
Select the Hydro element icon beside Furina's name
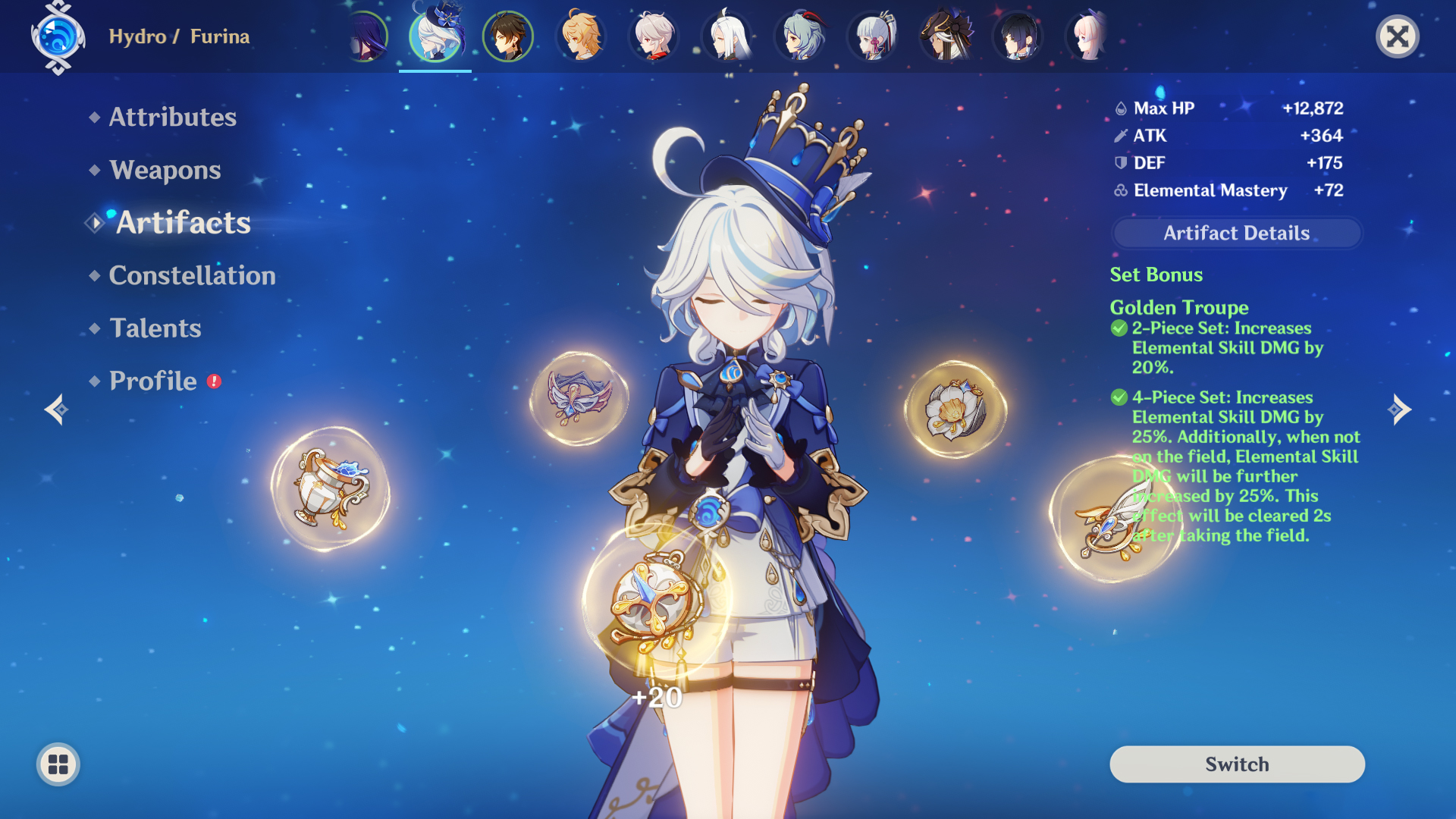pos(57,36)
